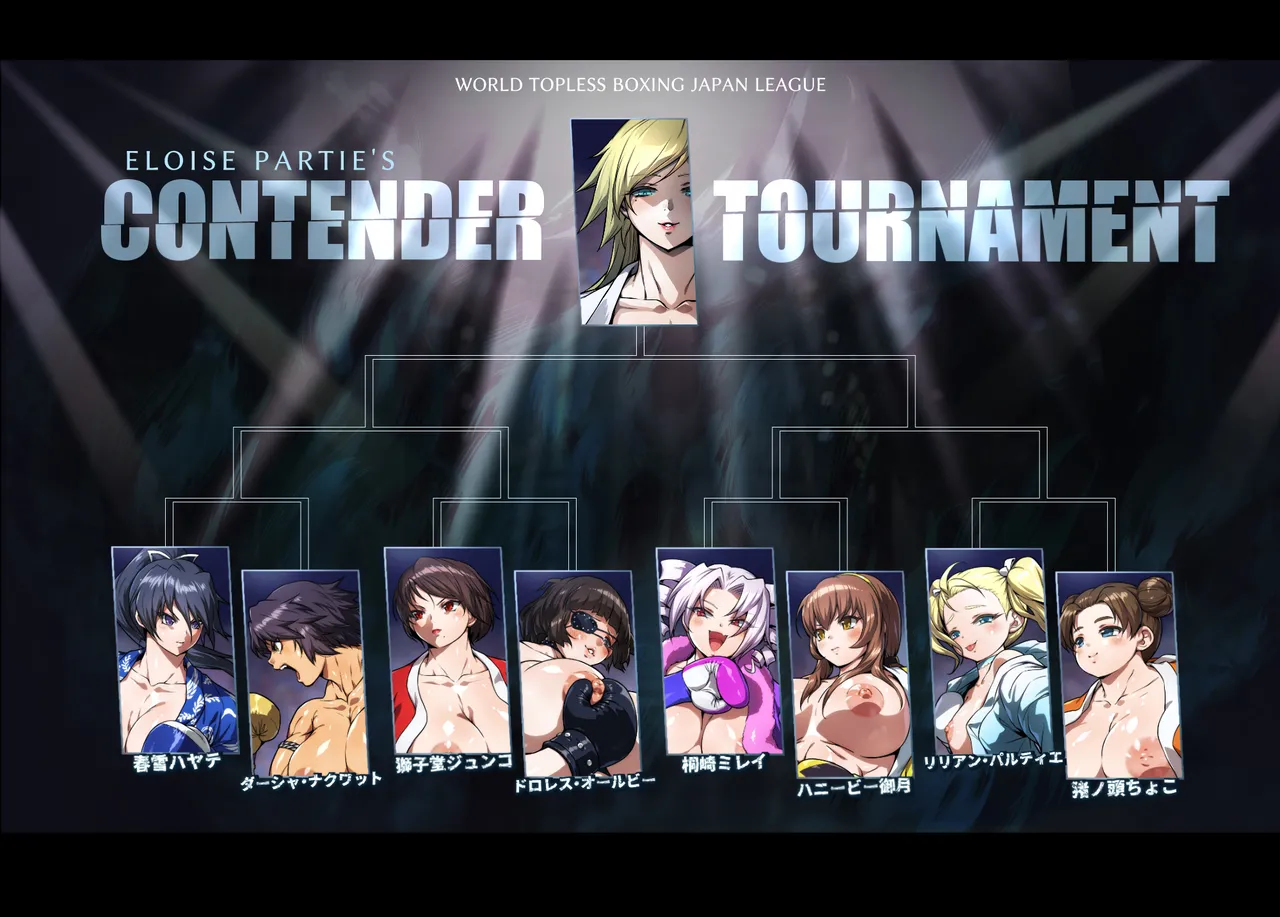Select the ダーシャ・ナクワット bracket tile
Image resolution: width=1280 pixels, height=917 pixels.
point(305,672)
